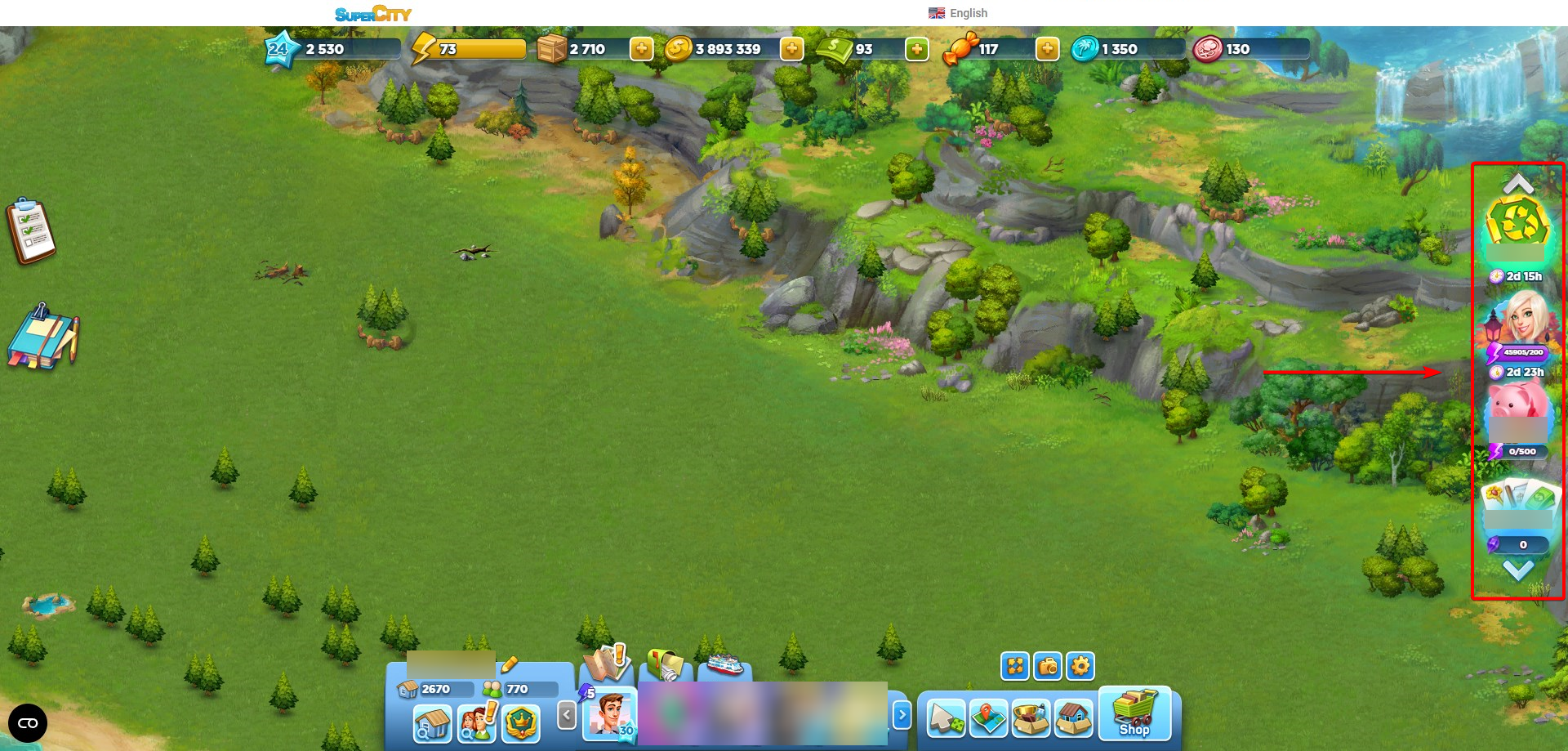This screenshot has width=1568, height=751.
Task: Toggle fullscreen mode
Action: (x=1014, y=666)
